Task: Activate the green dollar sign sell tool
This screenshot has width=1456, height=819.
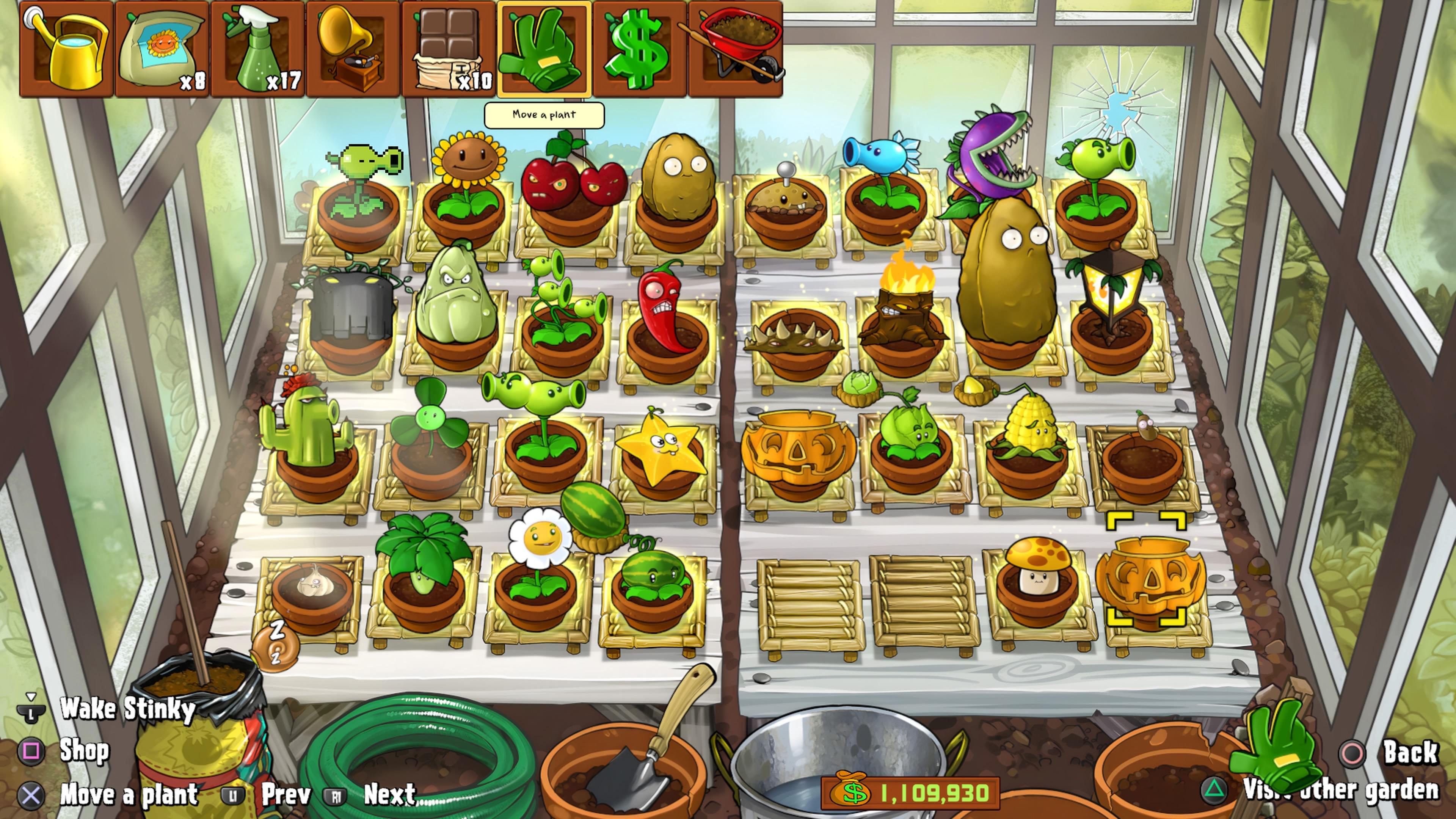Action: pyautogui.click(x=640, y=50)
